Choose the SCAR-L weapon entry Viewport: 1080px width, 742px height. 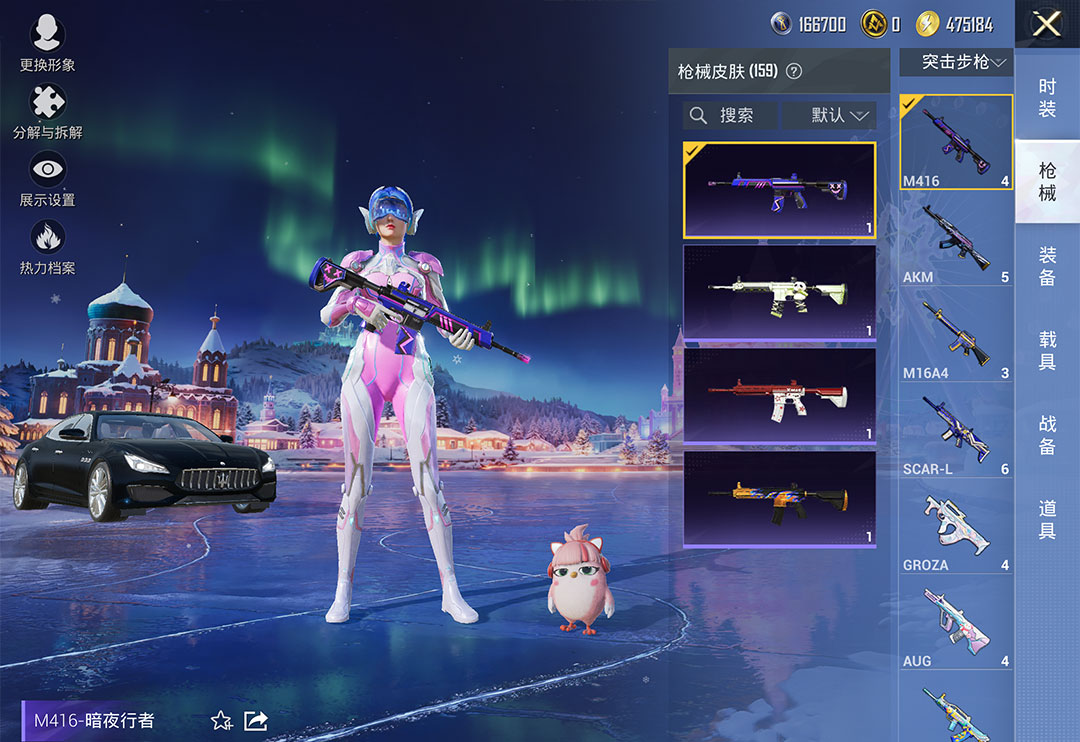pyautogui.click(x=956, y=432)
